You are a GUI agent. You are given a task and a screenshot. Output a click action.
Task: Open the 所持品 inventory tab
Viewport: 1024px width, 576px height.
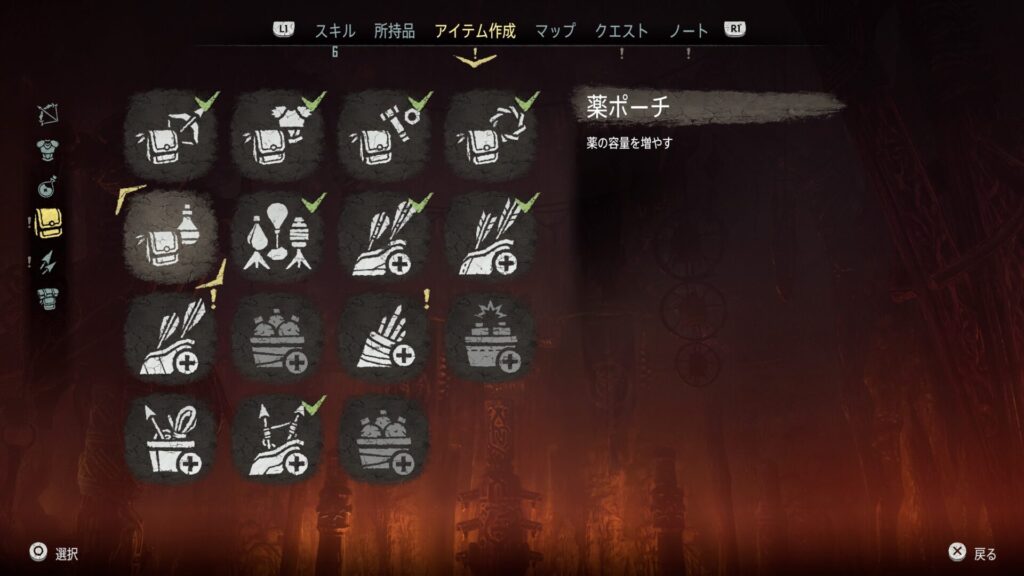click(x=394, y=31)
